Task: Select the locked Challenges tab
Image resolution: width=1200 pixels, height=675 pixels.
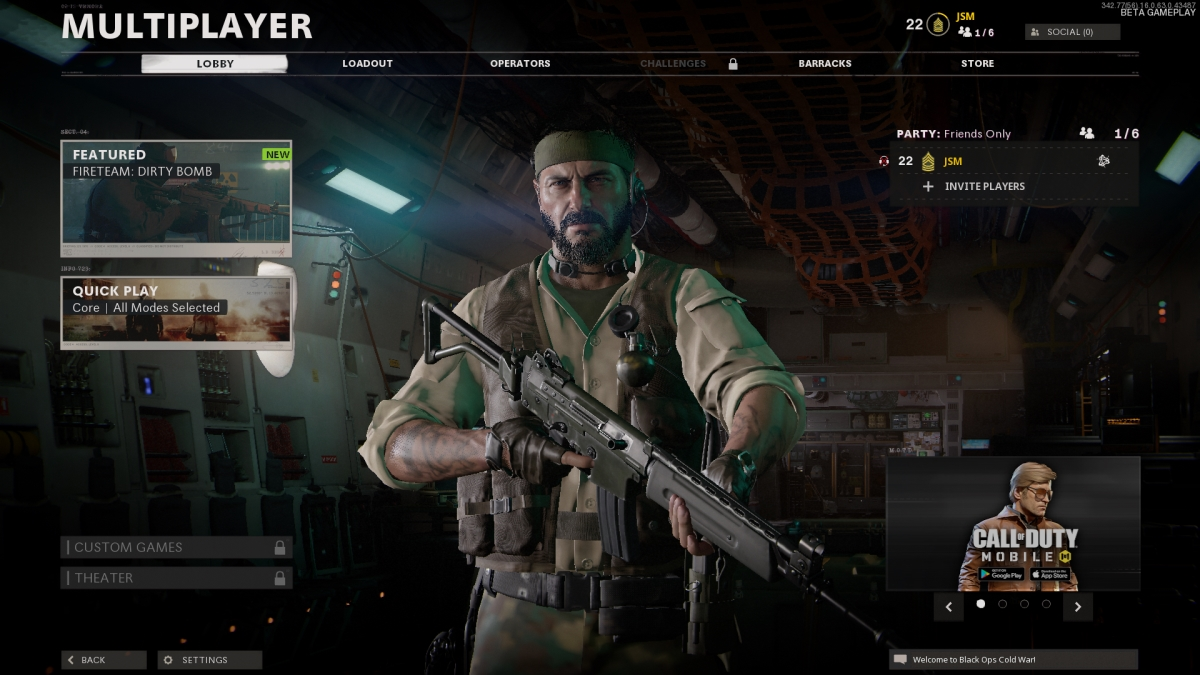Action: [674, 64]
